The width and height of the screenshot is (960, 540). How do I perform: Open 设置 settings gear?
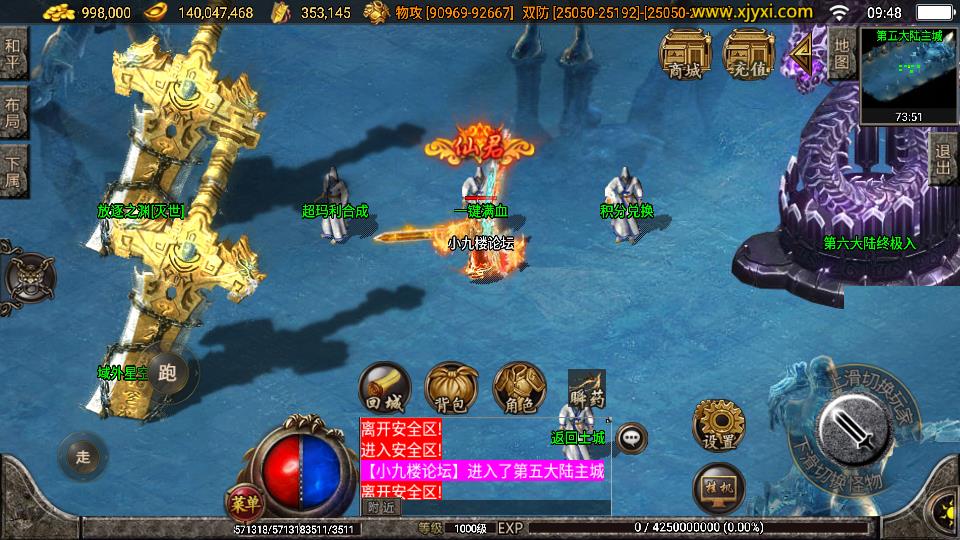(718, 426)
